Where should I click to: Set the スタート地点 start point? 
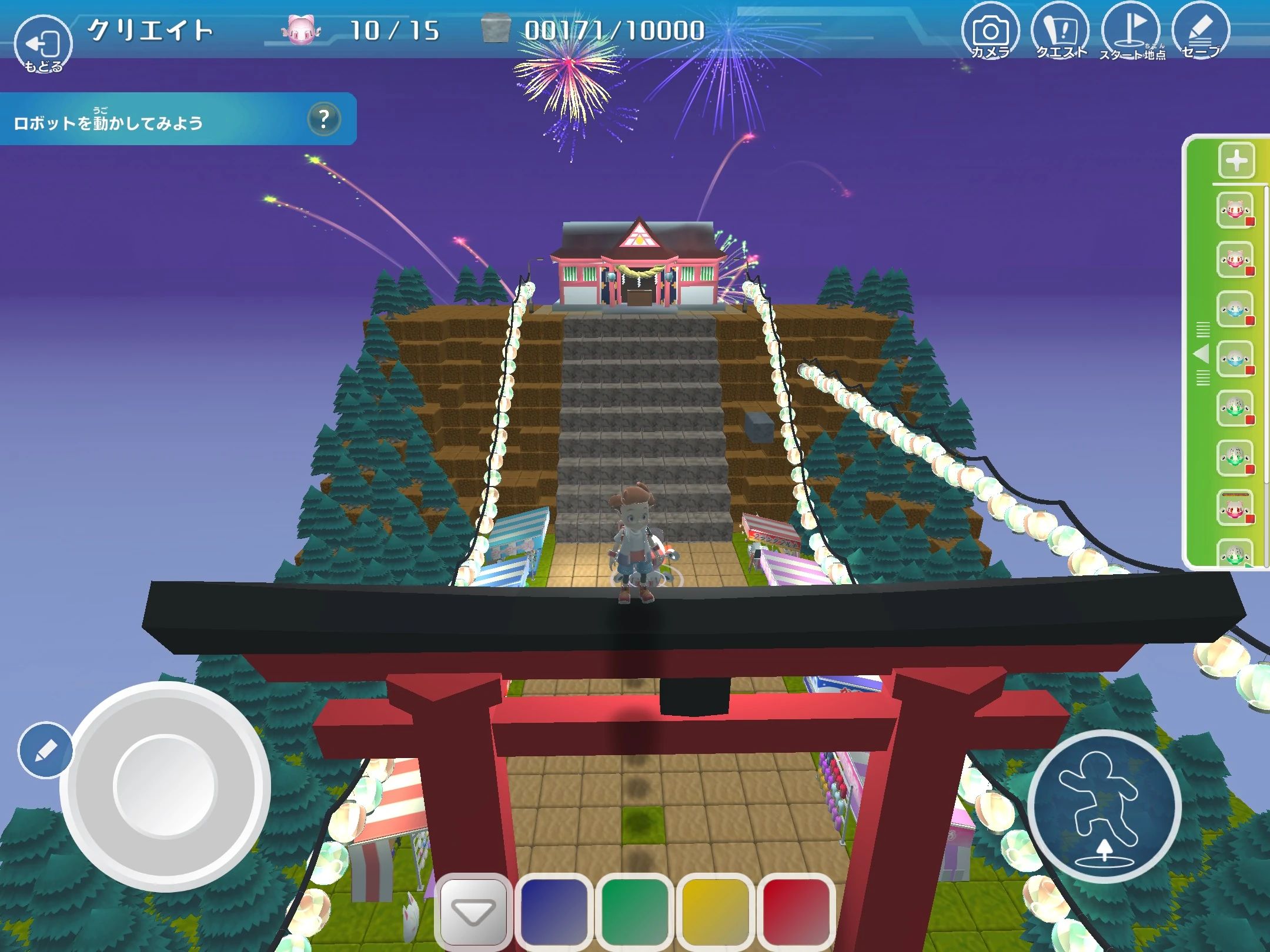pos(1131,33)
